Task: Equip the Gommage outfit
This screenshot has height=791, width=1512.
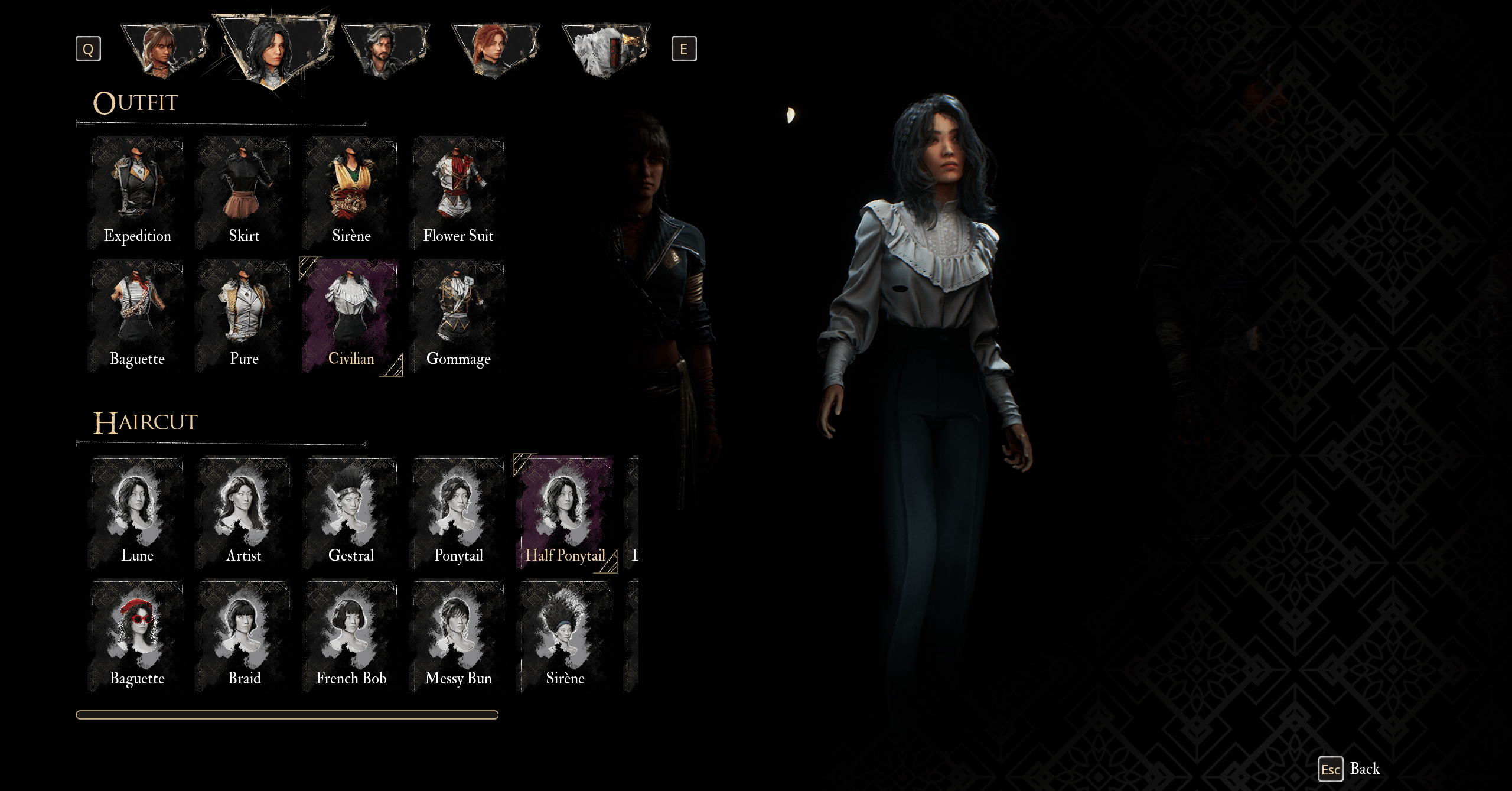Action: coord(458,317)
